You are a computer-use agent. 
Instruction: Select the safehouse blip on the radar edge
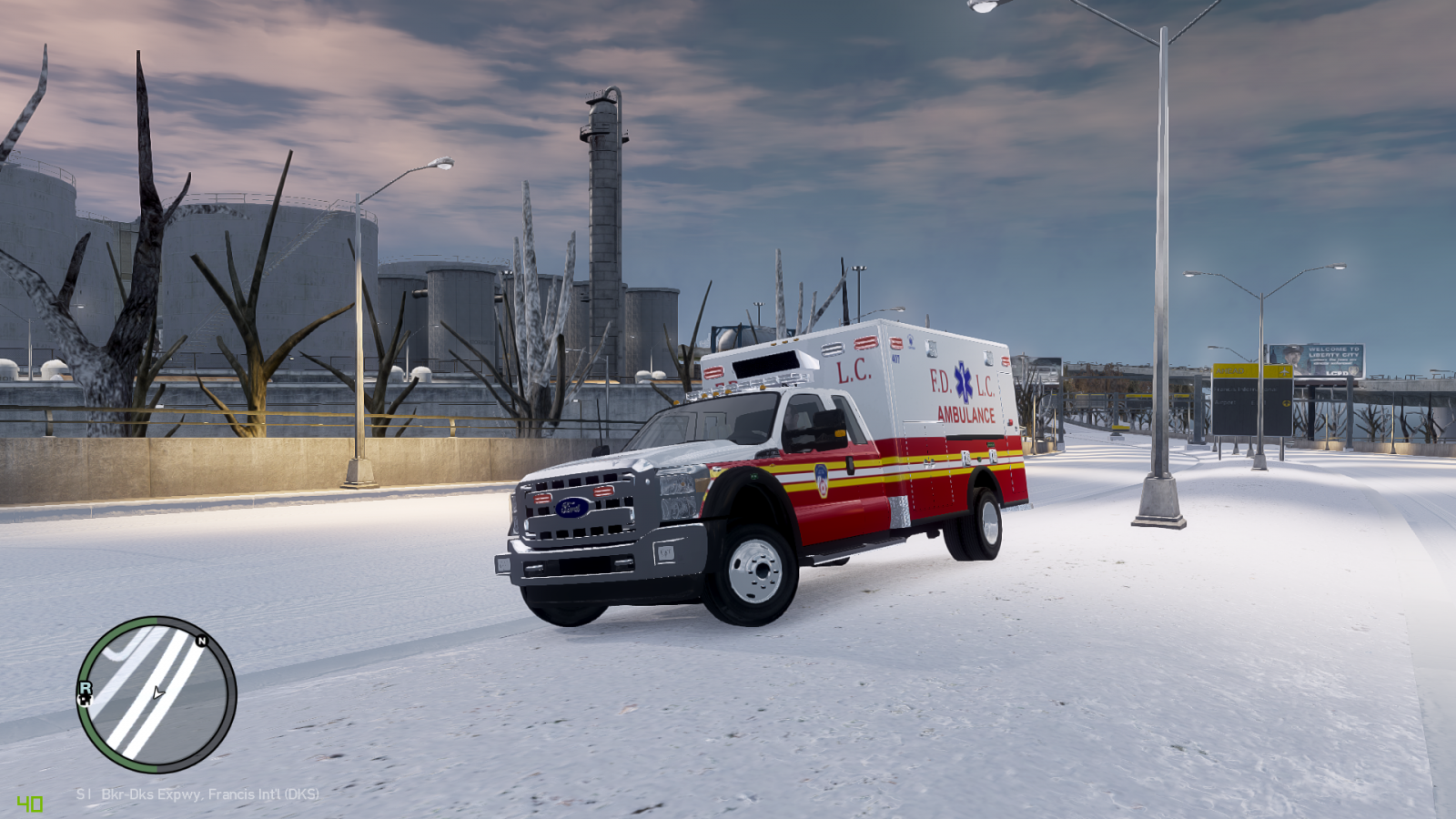point(86,701)
